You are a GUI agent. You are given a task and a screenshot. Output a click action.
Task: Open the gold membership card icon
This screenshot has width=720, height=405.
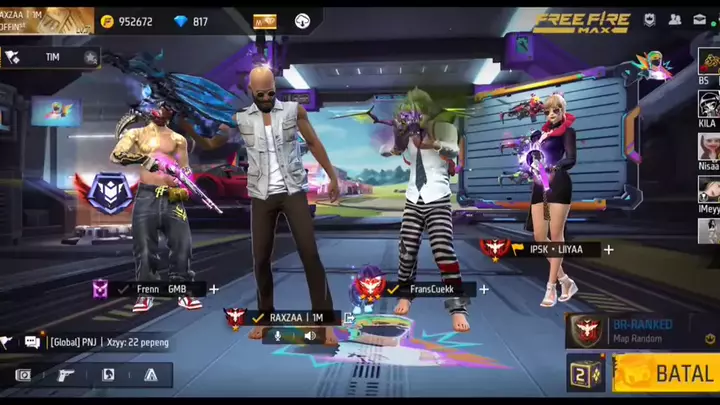[x=264, y=21]
